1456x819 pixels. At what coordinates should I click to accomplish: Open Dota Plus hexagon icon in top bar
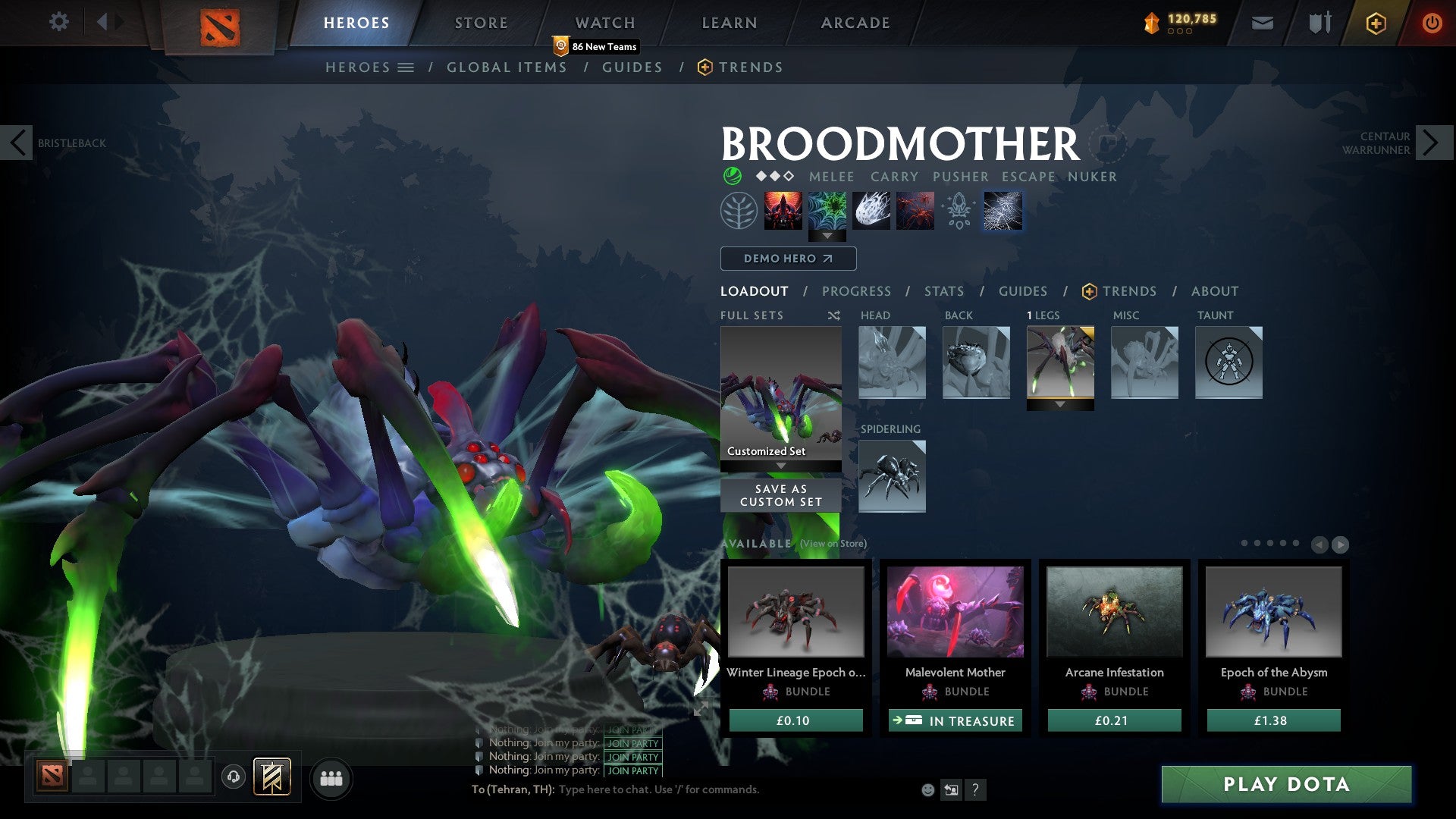pyautogui.click(x=1376, y=23)
